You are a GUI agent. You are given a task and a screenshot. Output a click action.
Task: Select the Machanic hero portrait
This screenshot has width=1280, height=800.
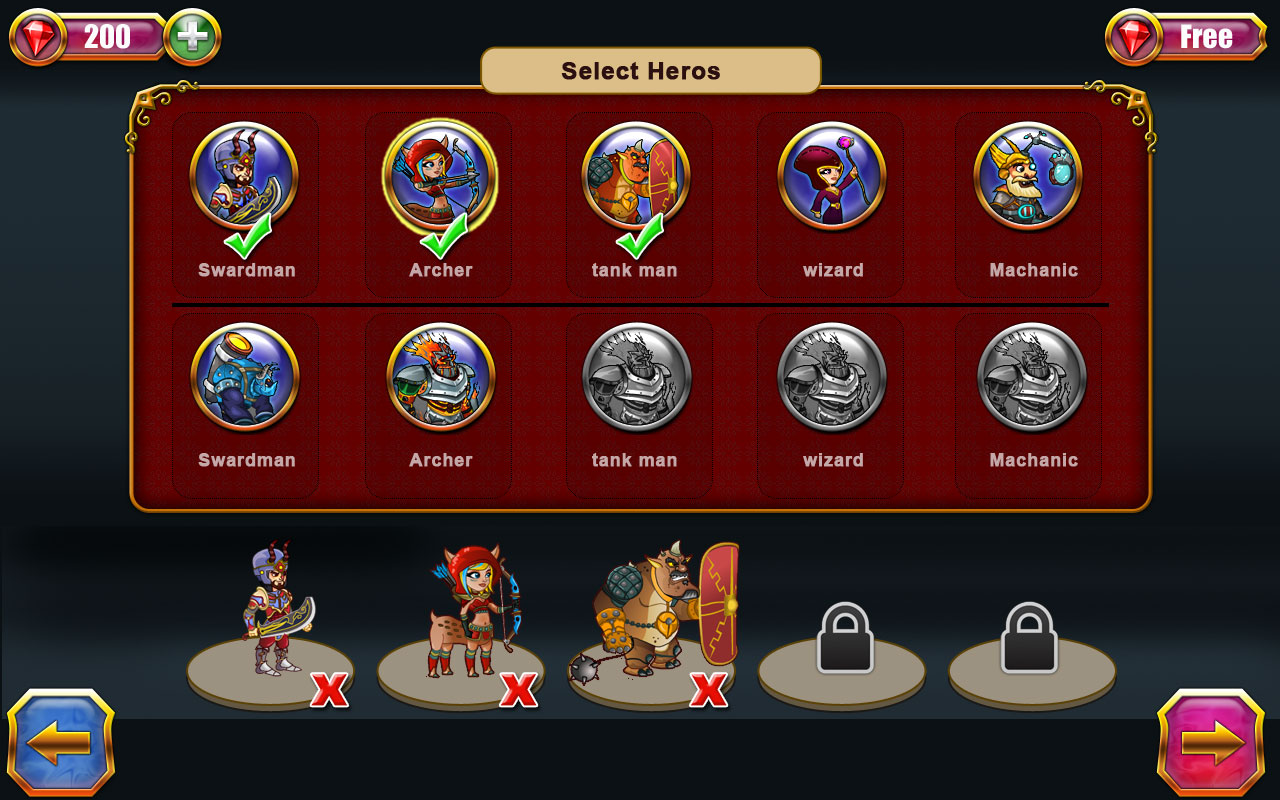1029,178
